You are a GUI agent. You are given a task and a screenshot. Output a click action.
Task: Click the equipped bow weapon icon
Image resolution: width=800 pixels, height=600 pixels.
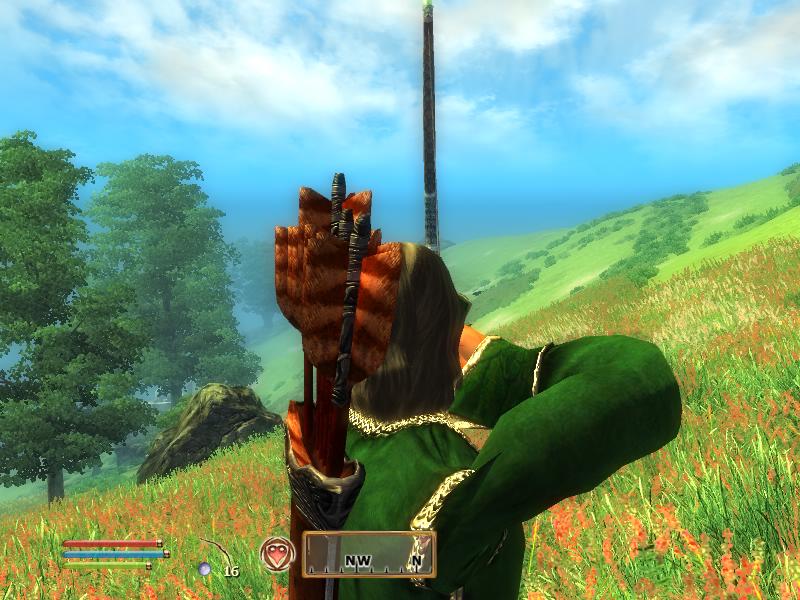(214, 555)
